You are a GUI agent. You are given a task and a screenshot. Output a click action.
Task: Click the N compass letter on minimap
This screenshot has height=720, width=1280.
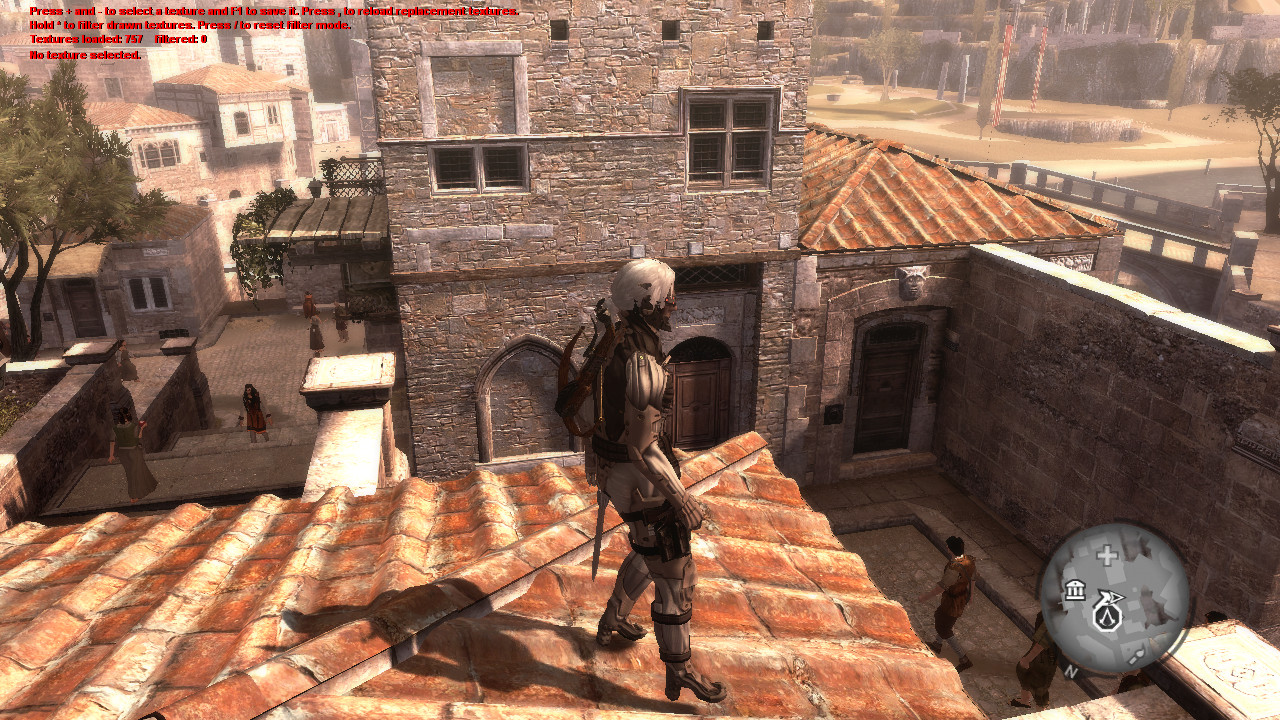pyautogui.click(x=1071, y=671)
